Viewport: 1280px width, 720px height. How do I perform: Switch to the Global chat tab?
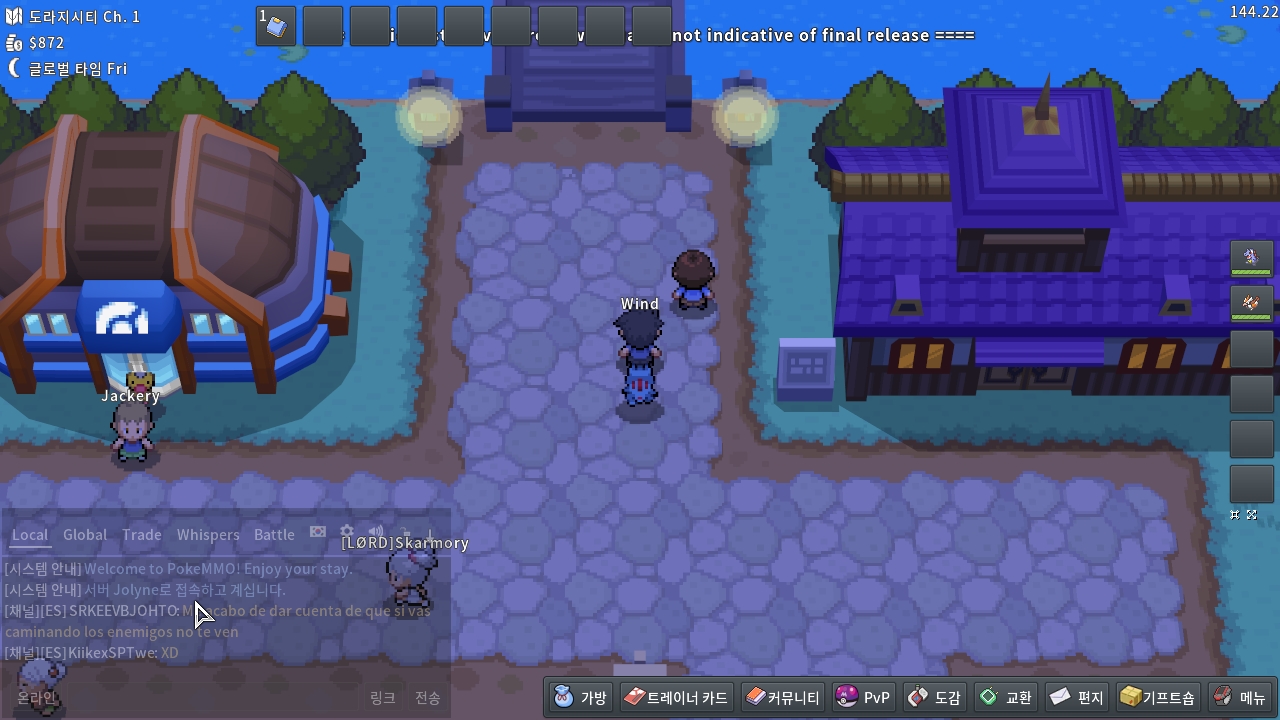pyautogui.click(x=85, y=535)
